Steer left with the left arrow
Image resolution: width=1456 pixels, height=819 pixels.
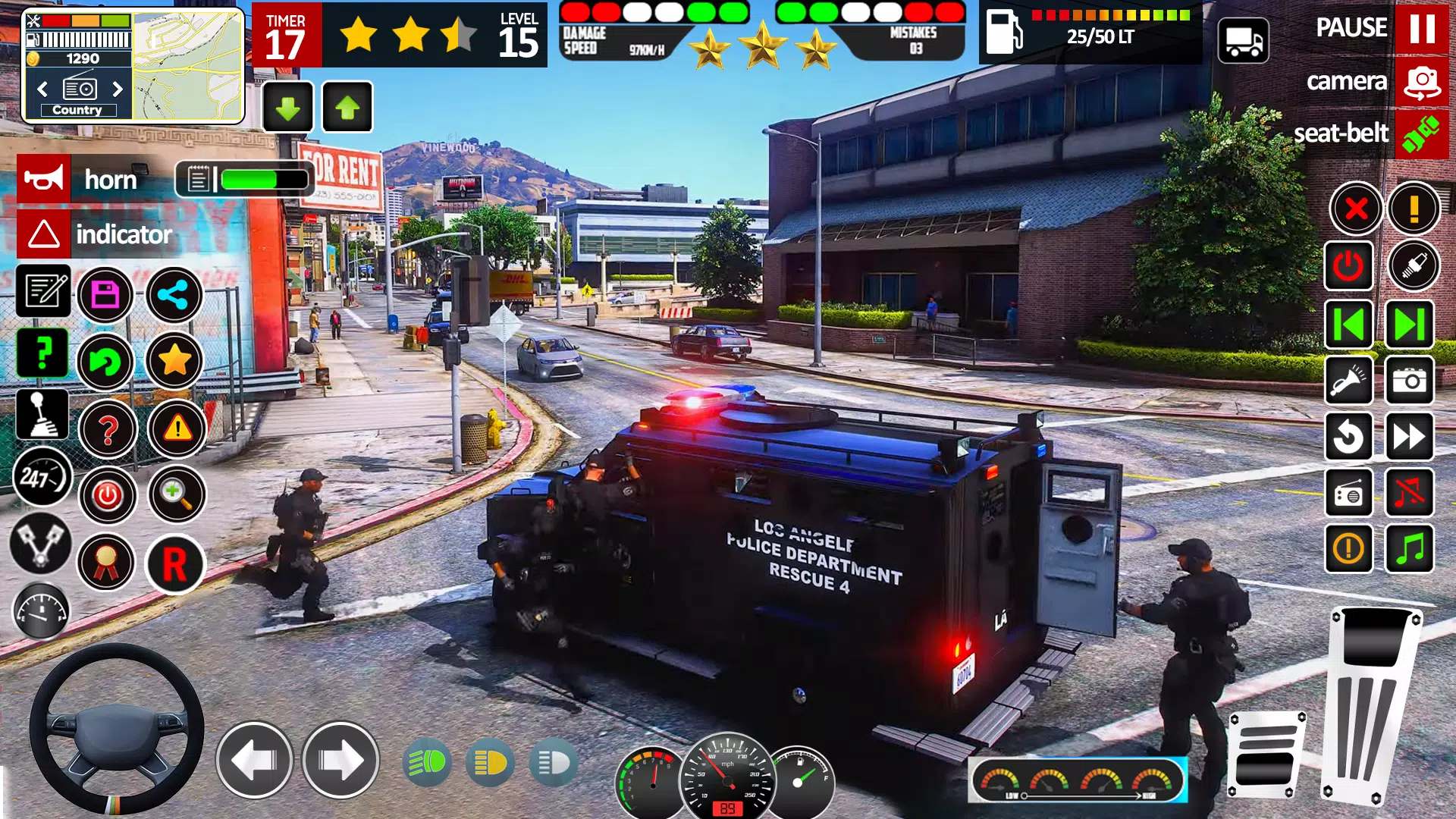(254, 760)
